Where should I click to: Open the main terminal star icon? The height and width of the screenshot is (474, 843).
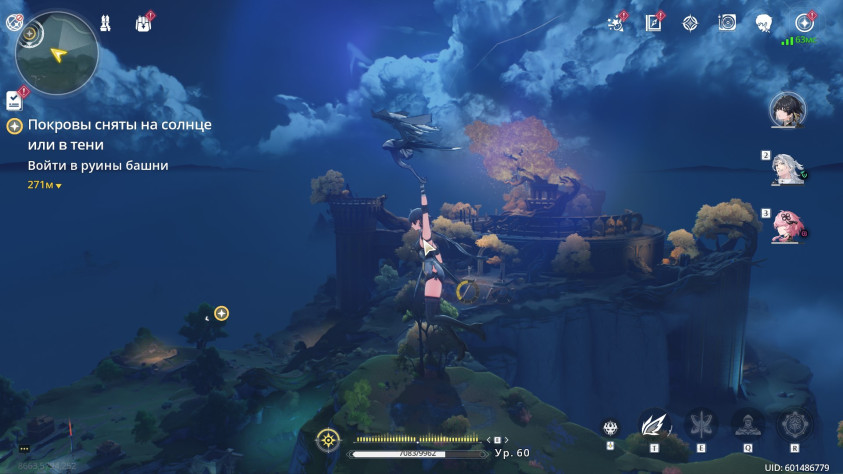(803, 22)
